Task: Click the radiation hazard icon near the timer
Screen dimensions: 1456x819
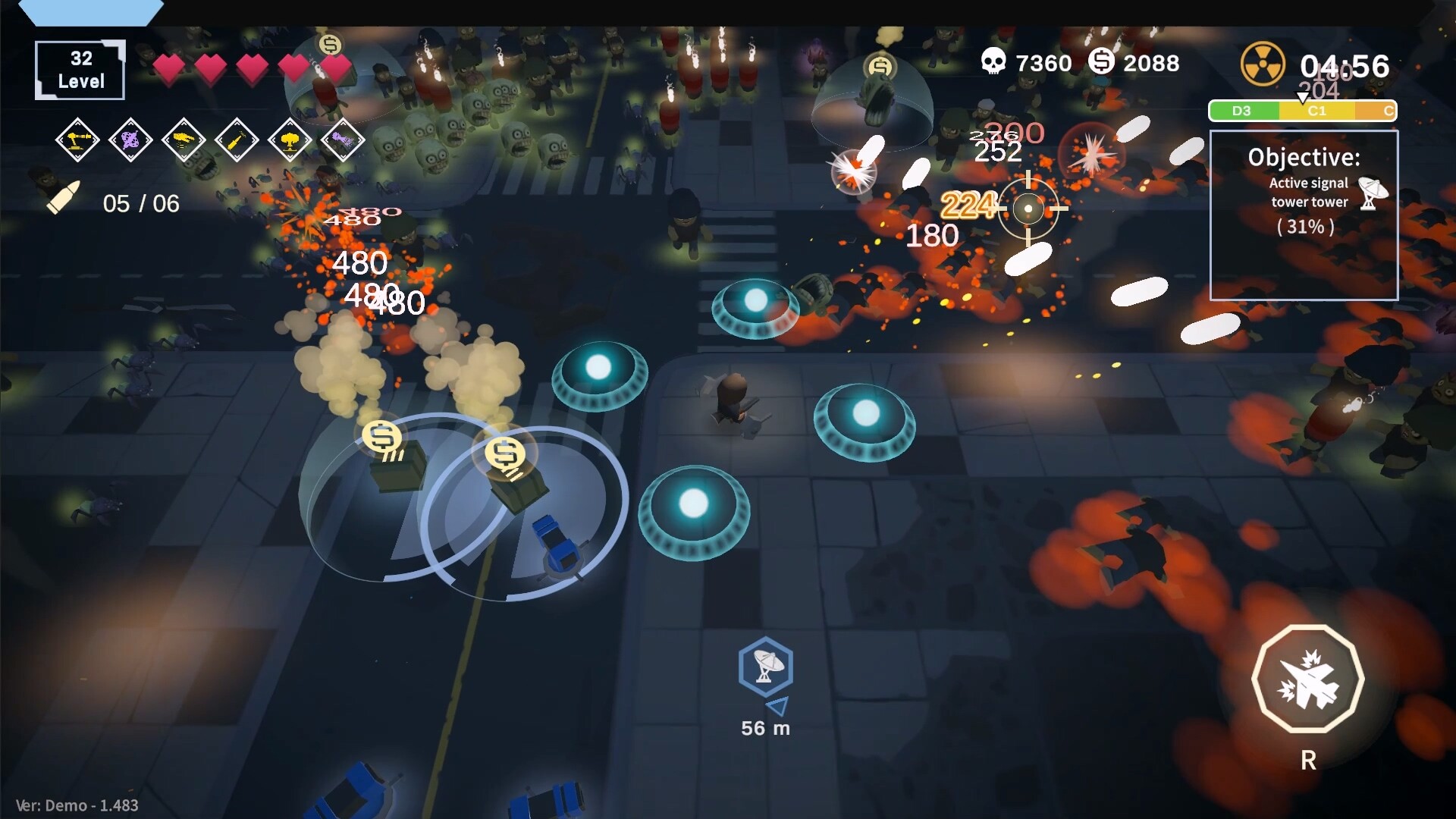Action: click(x=1263, y=63)
